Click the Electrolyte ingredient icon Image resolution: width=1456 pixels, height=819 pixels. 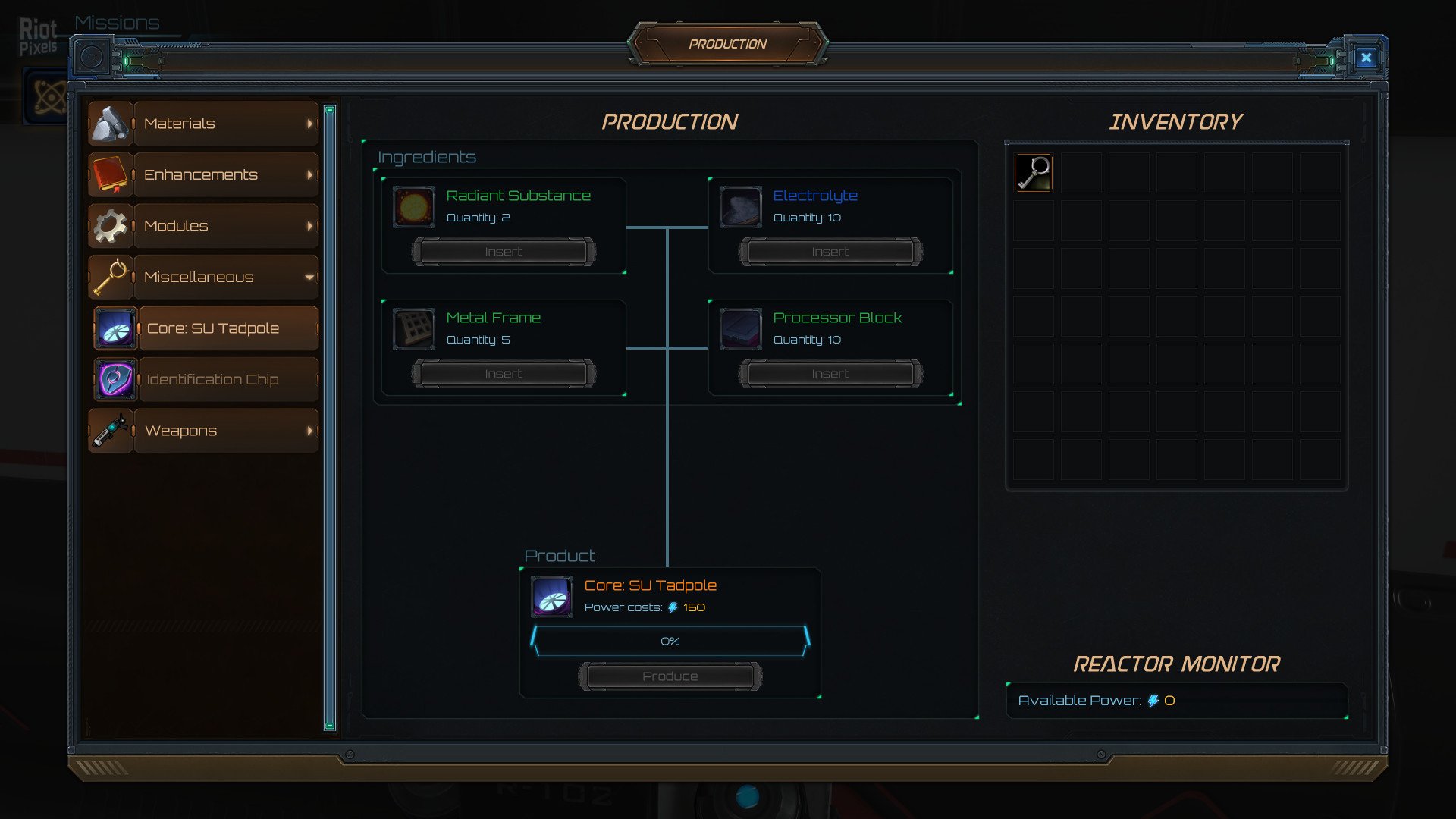click(740, 207)
